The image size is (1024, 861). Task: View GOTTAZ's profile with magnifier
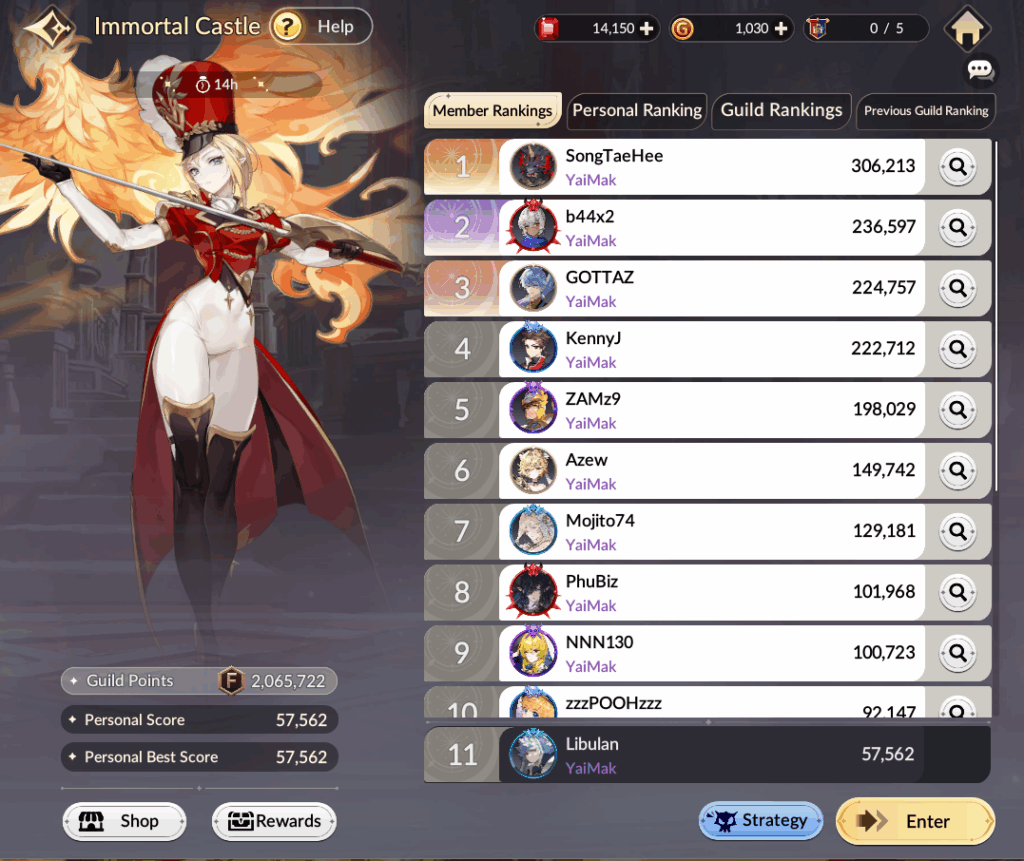pyautogui.click(x=958, y=289)
